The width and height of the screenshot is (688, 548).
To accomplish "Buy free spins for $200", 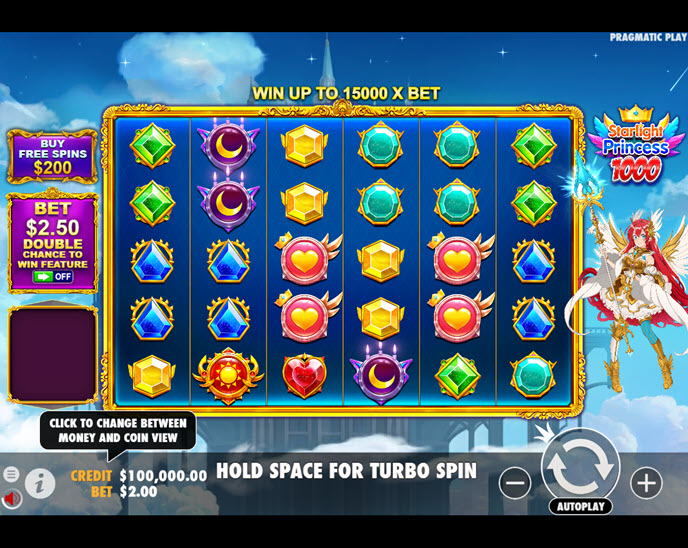I will click(x=52, y=156).
